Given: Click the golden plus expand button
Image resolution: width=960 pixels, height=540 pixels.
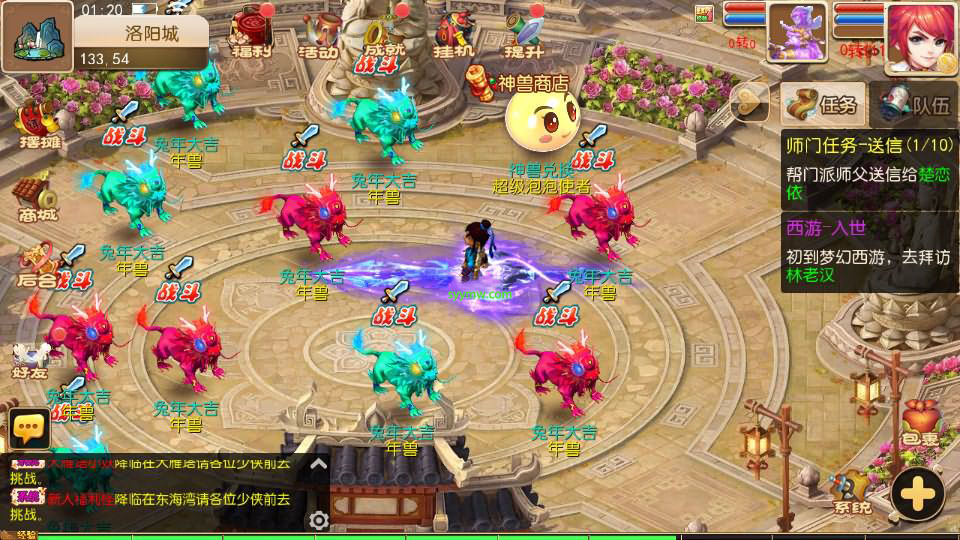Looking at the screenshot, I should click(917, 493).
